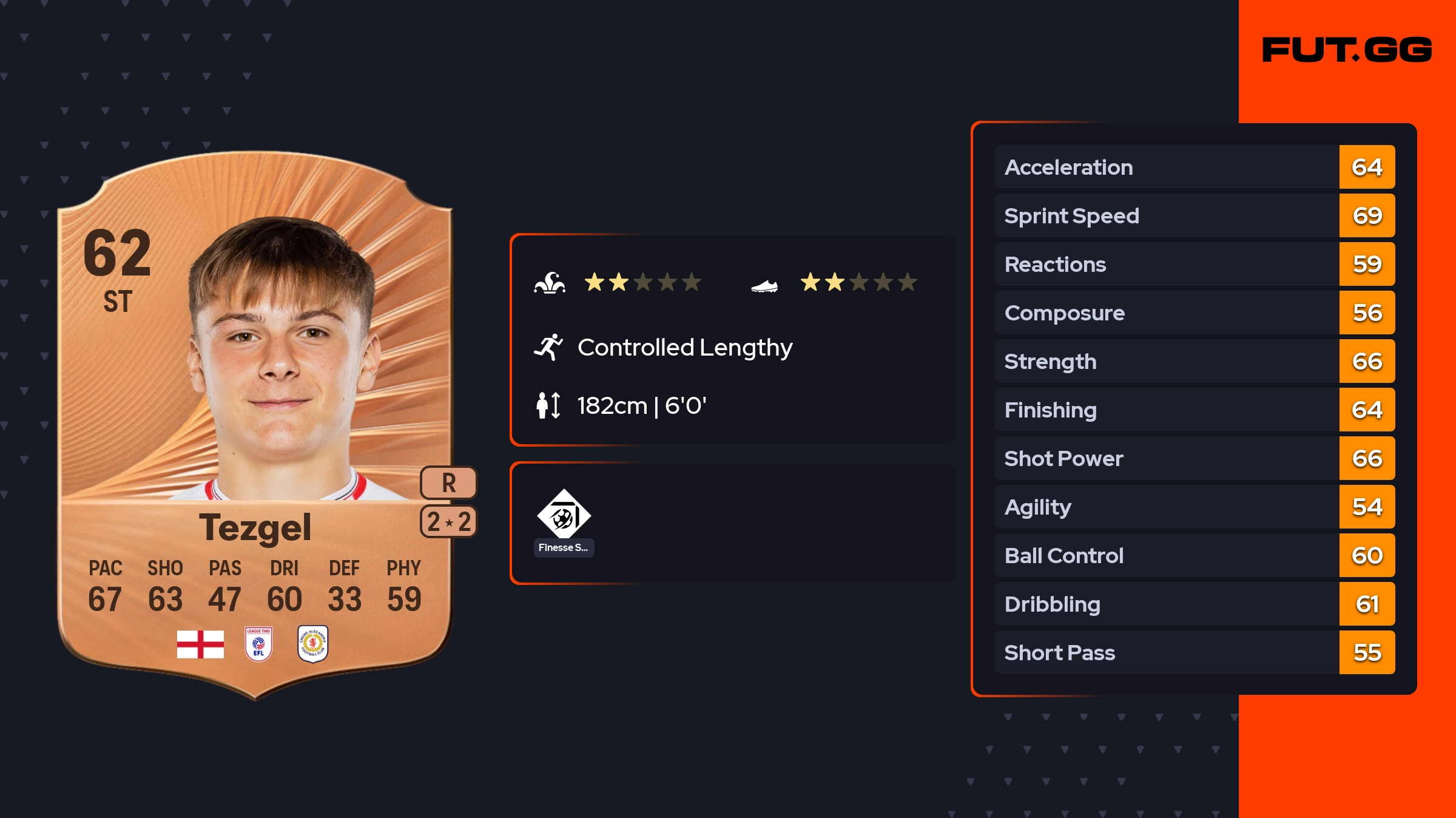This screenshot has height=818, width=1456.
Task: Select the EFL League Two badge
Action: click(x=258, y=644)
